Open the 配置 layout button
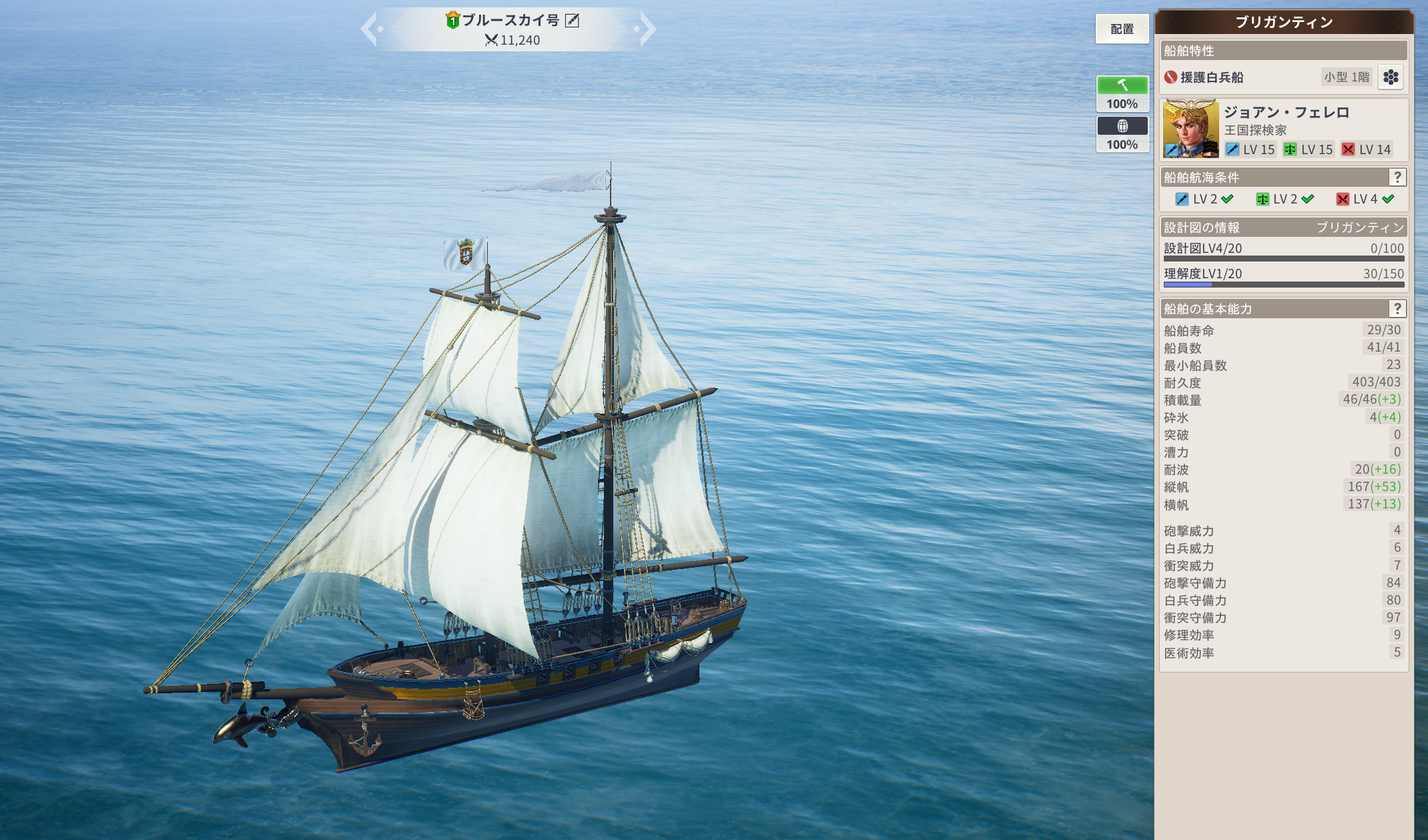Screen dimensions: 1428x840 (1122, 29)
